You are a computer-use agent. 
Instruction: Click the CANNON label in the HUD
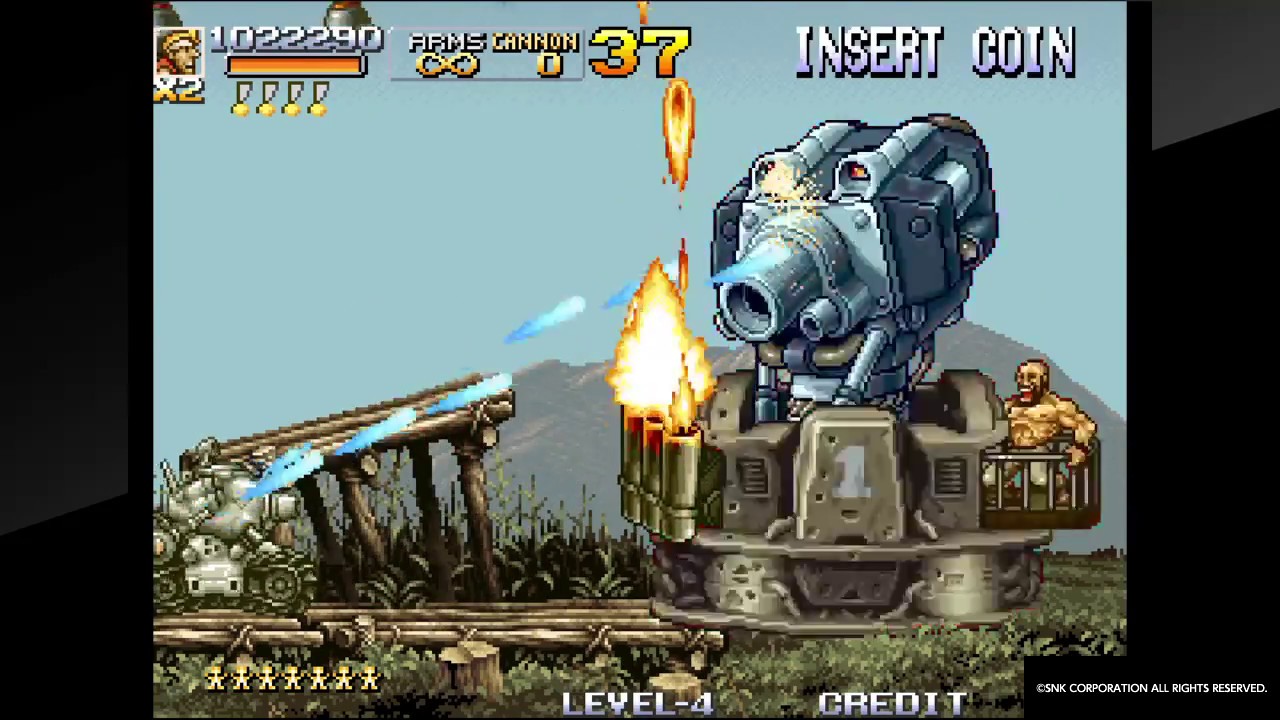pos(537,42)
